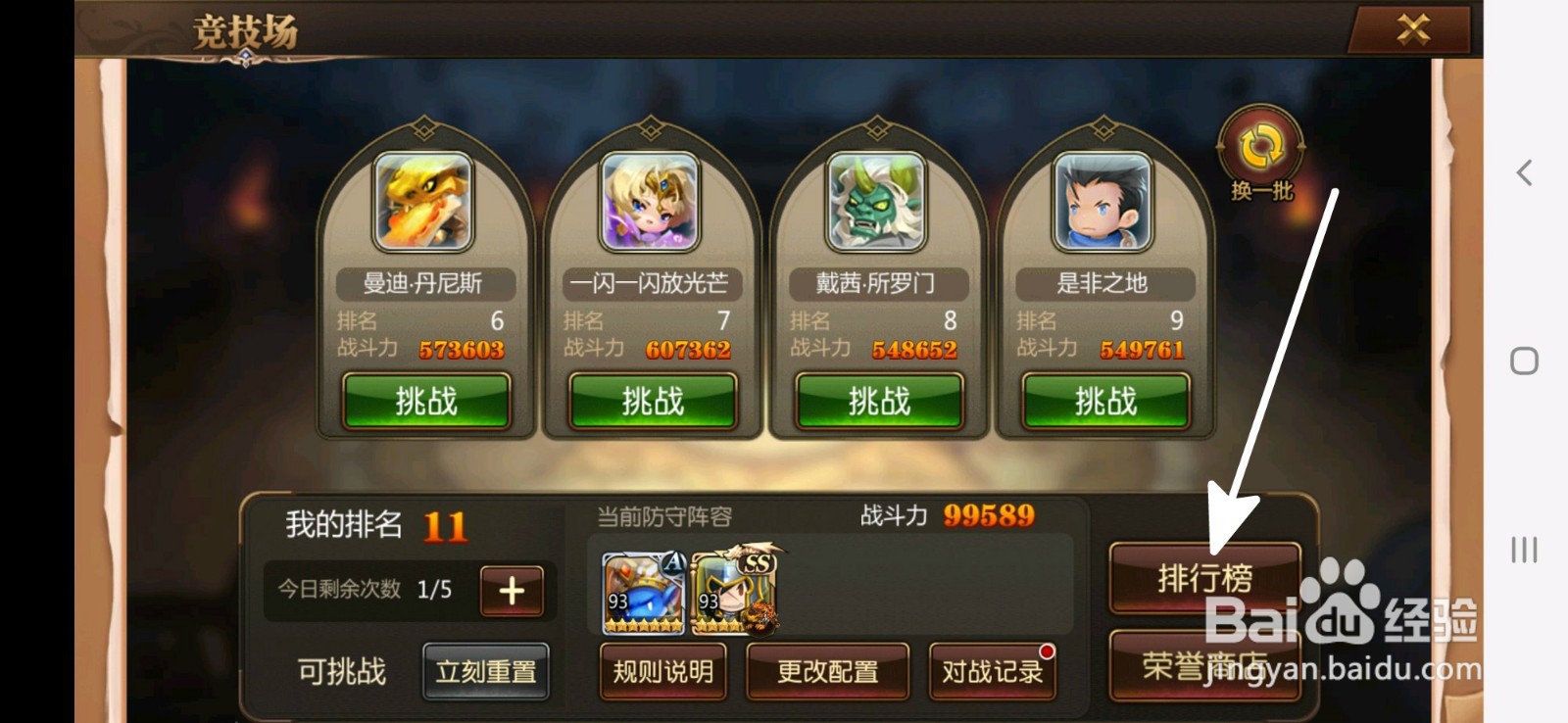Tap the plus icon to buy challenge attempts
The width and height of the screenshot is (1568, 723).
coord(511,590)
